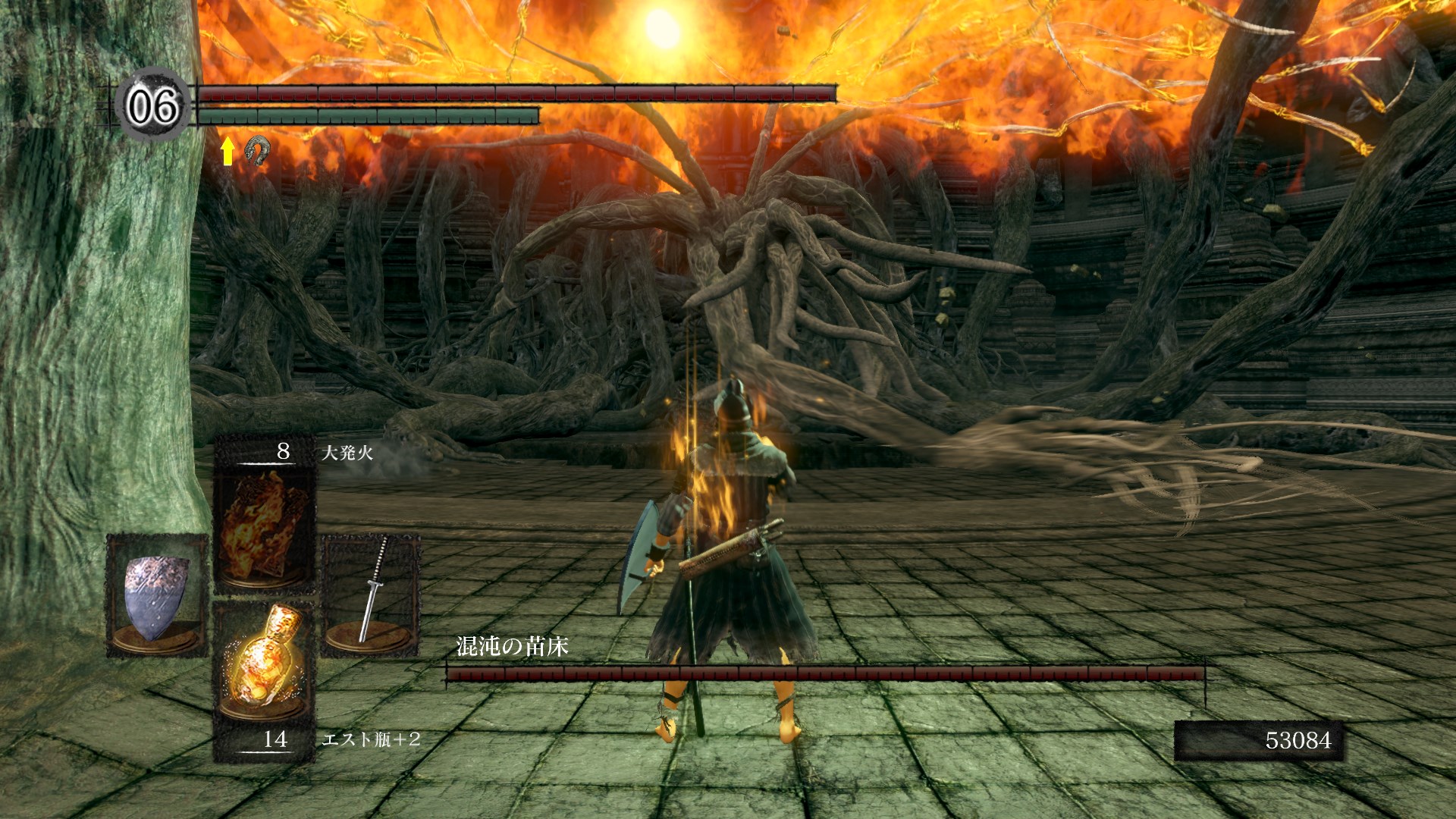Click the humanity counter showing 06
Image resolution: width=1456 pixels, height=819 pixels.
tap(153, 105)
